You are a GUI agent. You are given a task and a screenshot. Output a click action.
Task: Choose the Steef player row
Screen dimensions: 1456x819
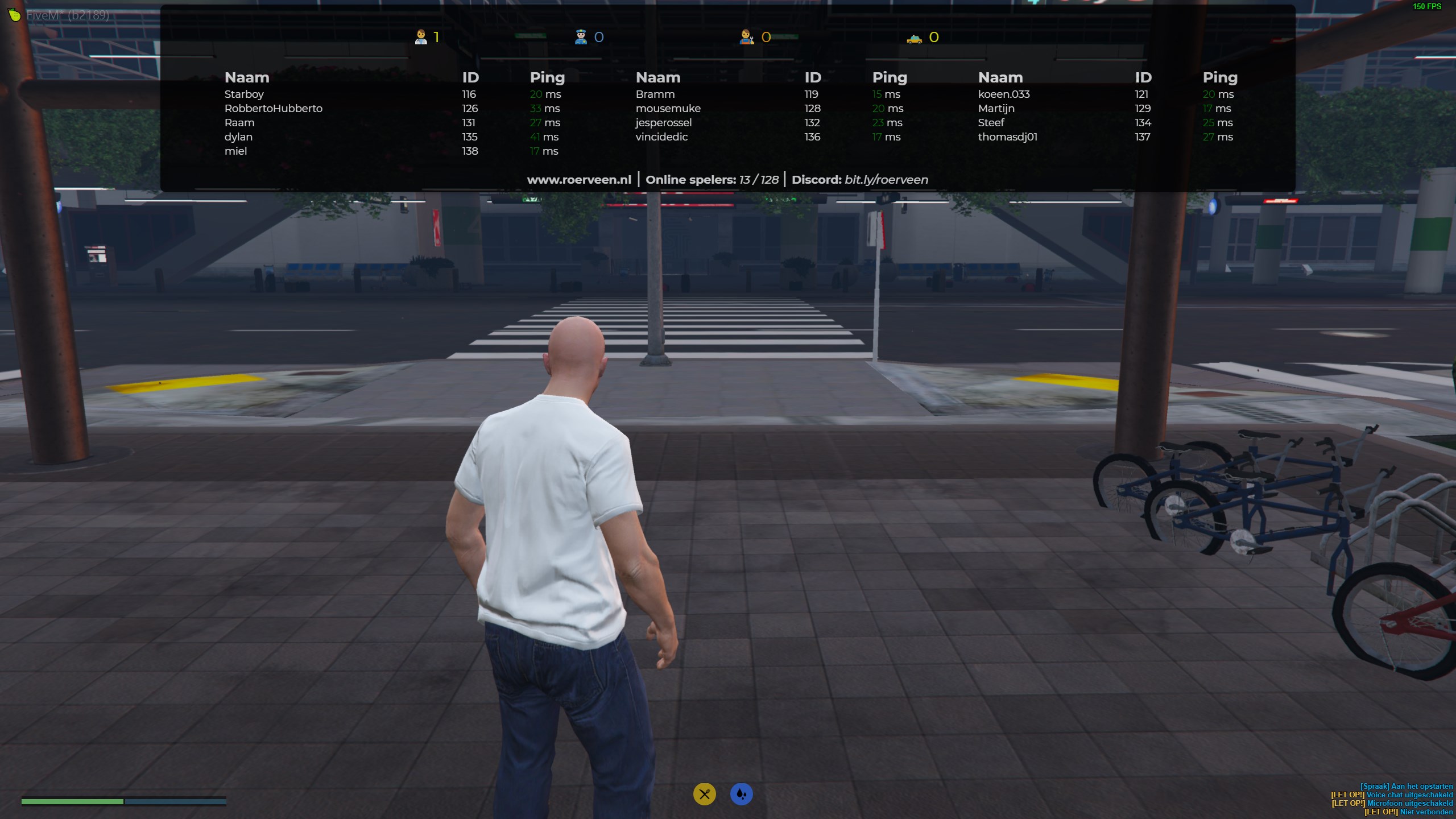(x=991, y=123)
